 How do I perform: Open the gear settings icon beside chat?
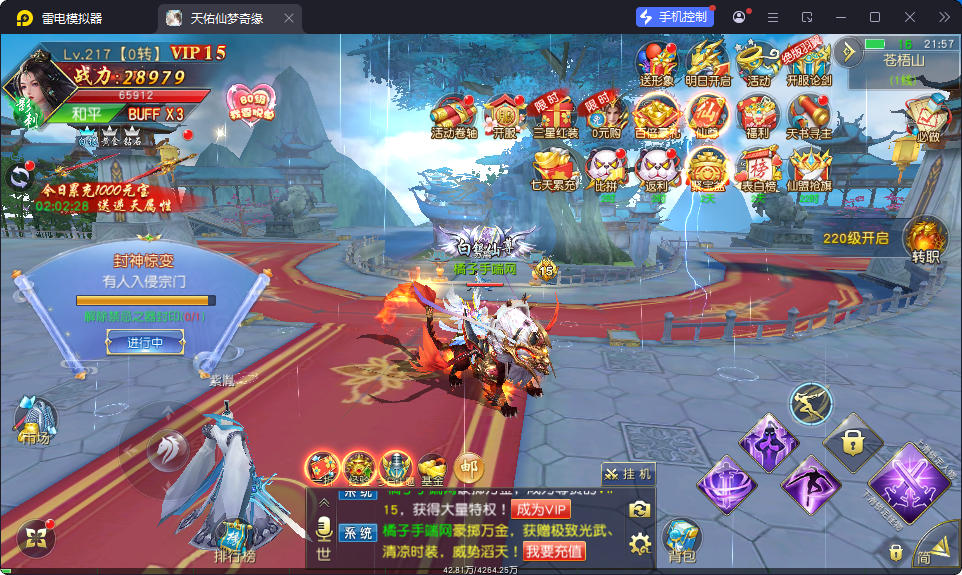pos(639,543)
